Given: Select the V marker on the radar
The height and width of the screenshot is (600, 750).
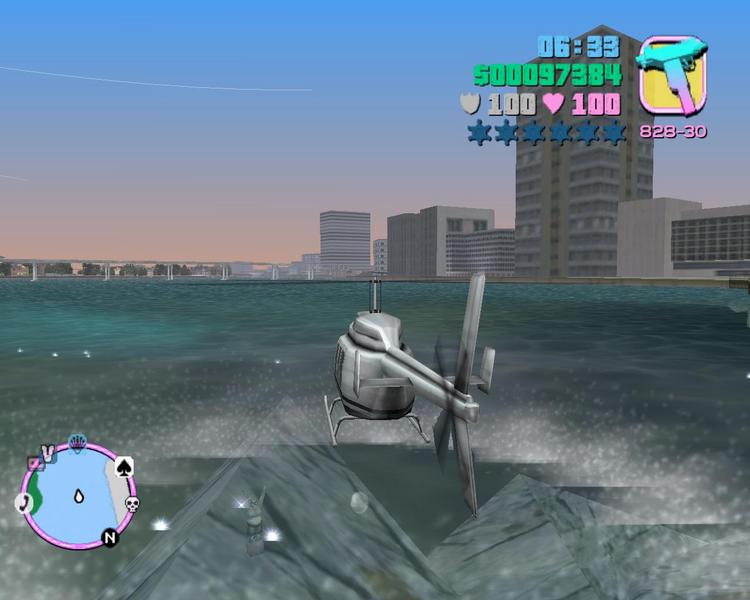Looking at the screenshot, I should coord(47,454).
